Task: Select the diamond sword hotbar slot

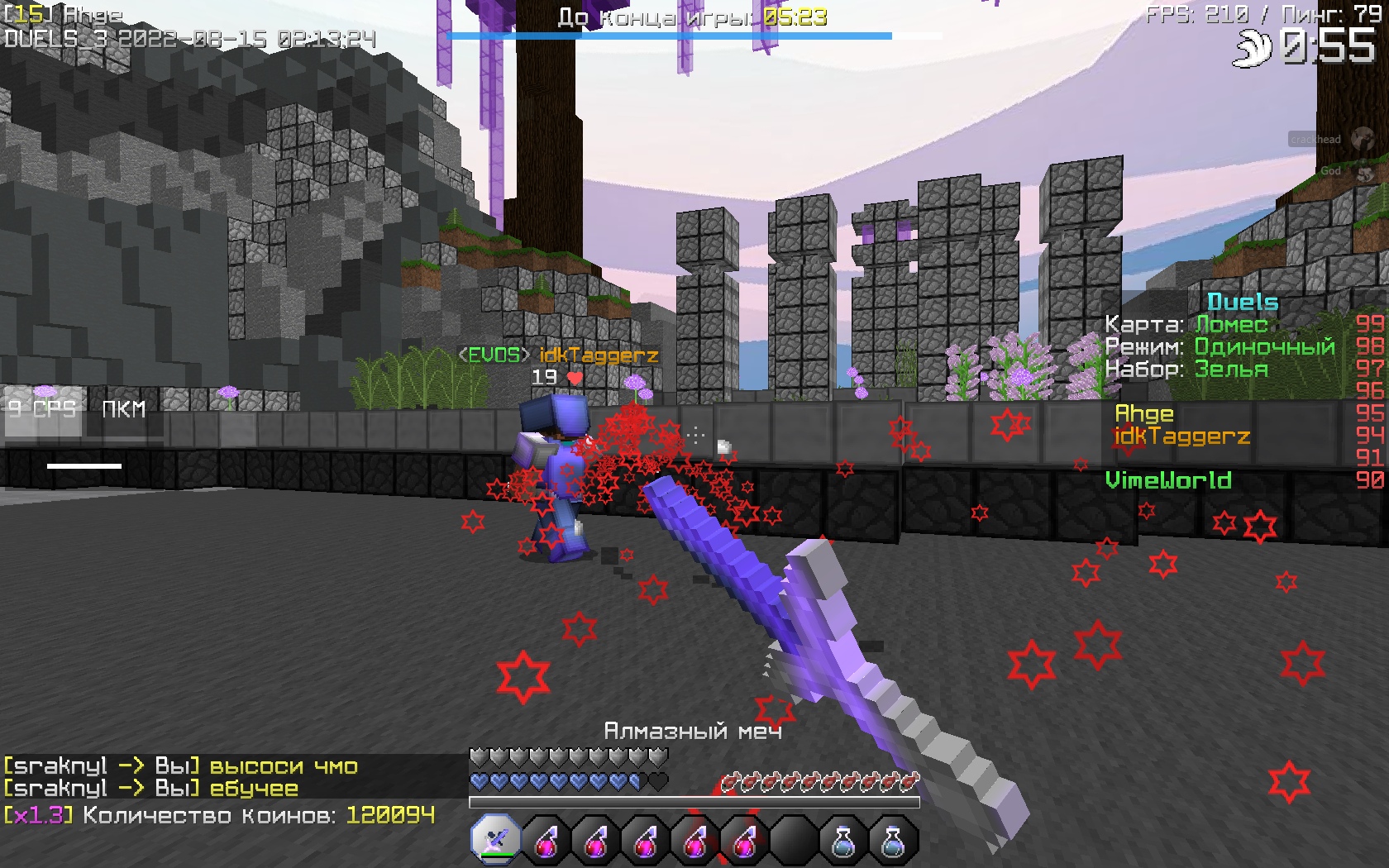Action: coord(496,841)
